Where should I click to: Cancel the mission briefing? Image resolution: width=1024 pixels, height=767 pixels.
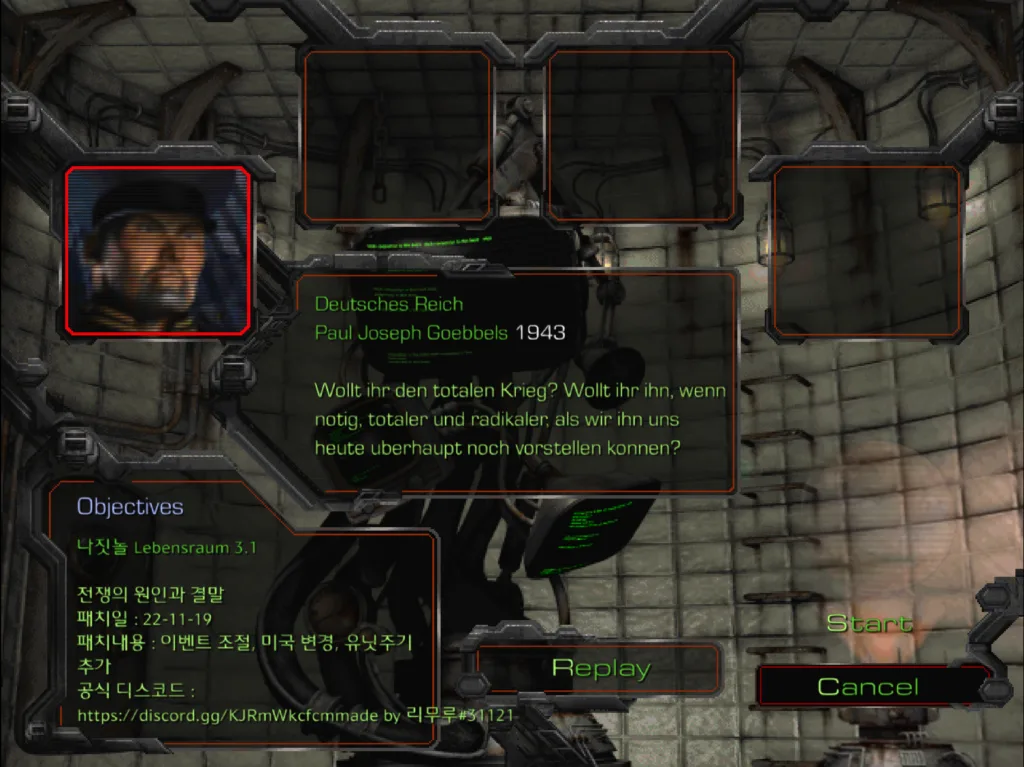tap(867, 686)
